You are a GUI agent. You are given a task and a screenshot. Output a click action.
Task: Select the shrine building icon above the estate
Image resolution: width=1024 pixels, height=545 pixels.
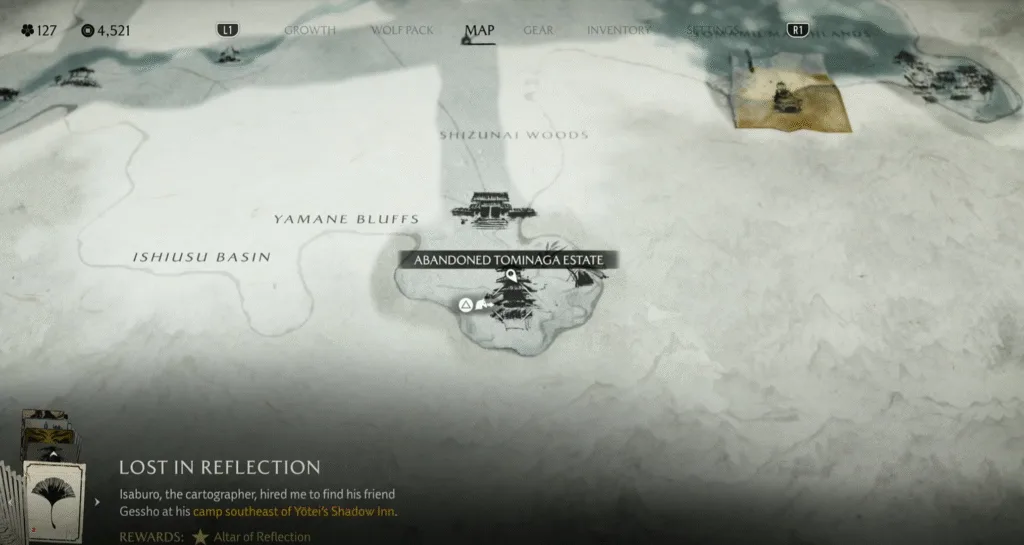493,207
